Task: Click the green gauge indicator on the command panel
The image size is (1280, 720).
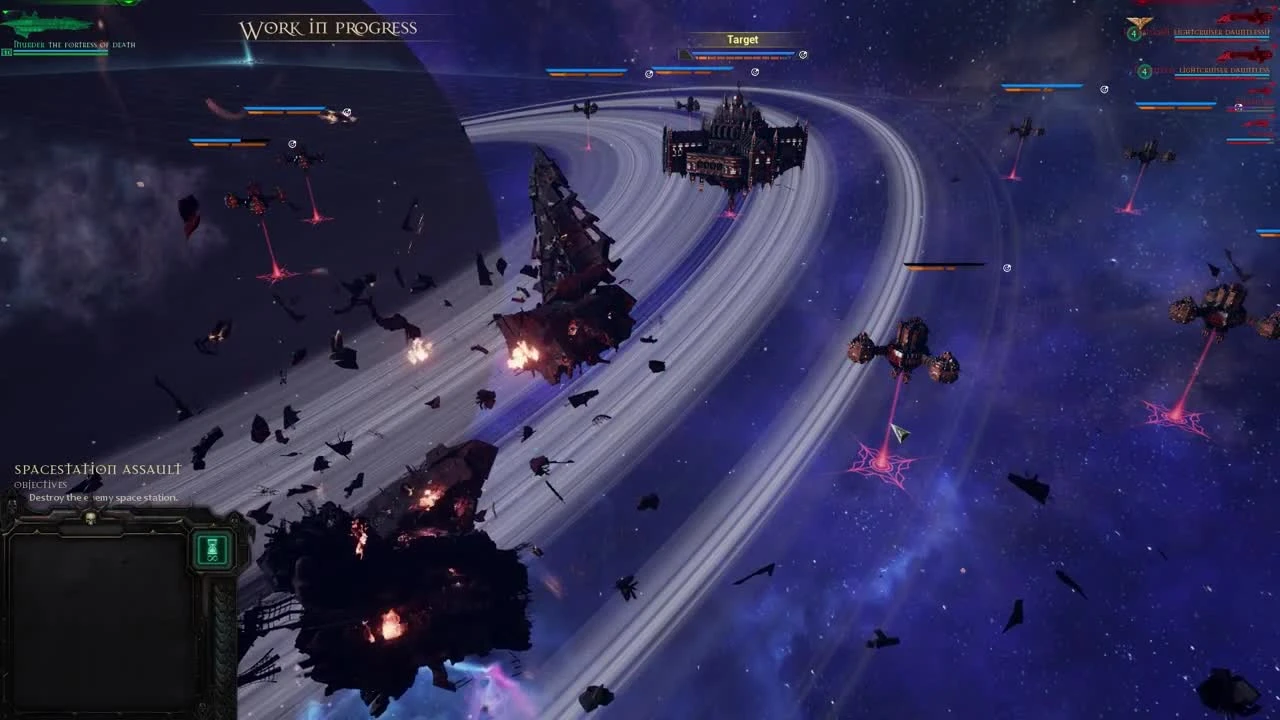Action: click(x=213, y=548)
